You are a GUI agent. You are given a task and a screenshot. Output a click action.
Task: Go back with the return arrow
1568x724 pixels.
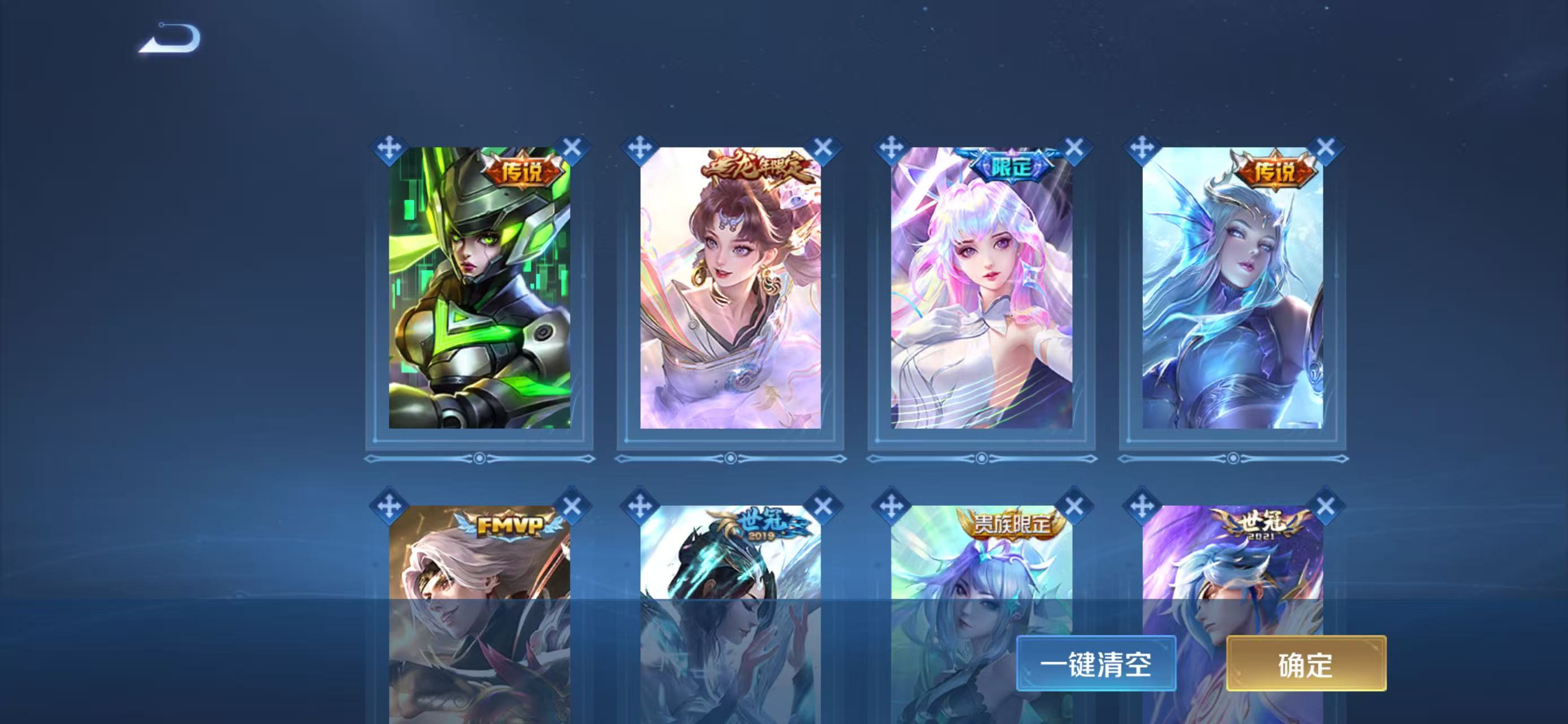point(170,38)
